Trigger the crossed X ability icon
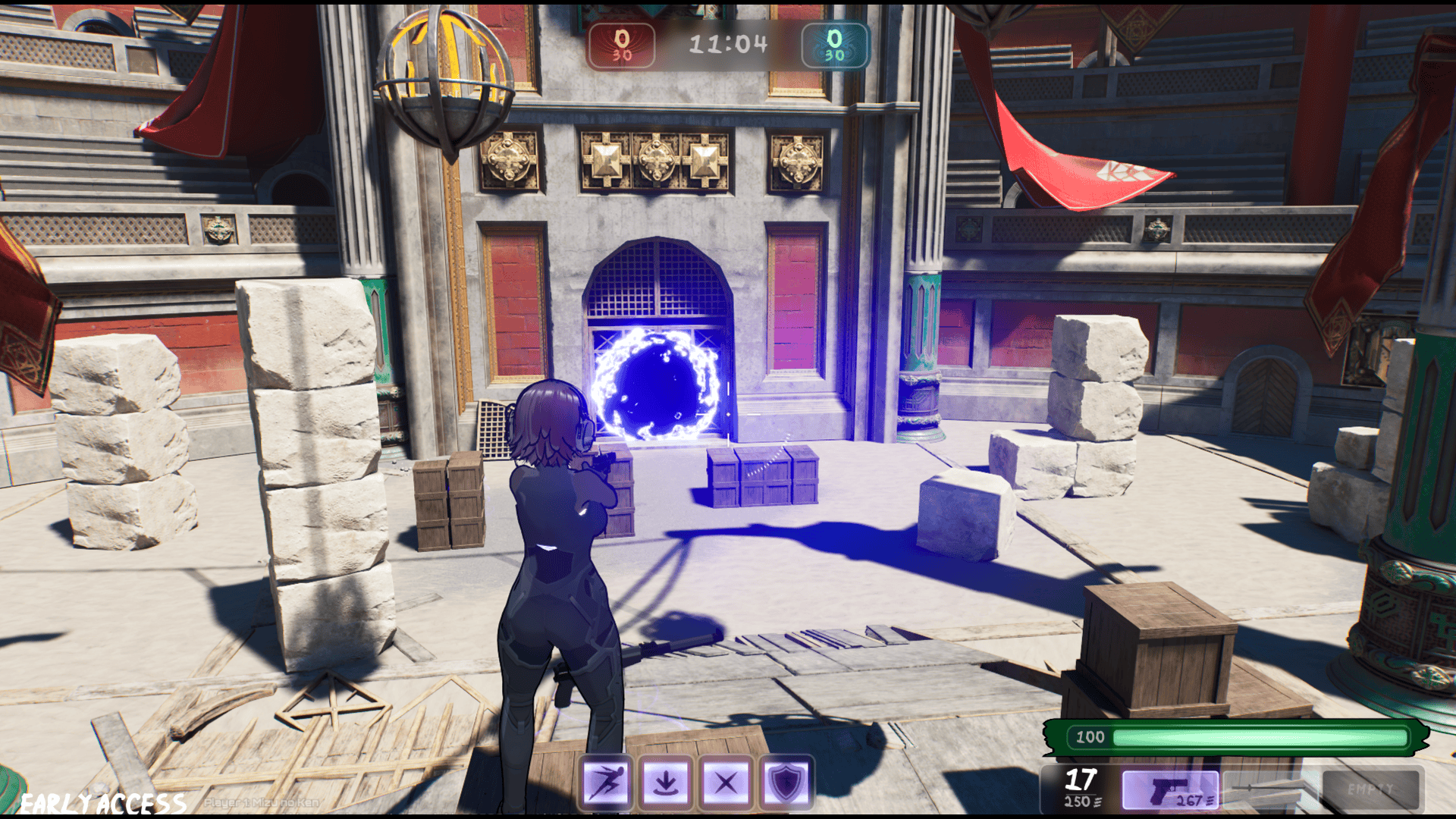The width and height of the screenshot is (1456, 819). click(x=726, y=782)
